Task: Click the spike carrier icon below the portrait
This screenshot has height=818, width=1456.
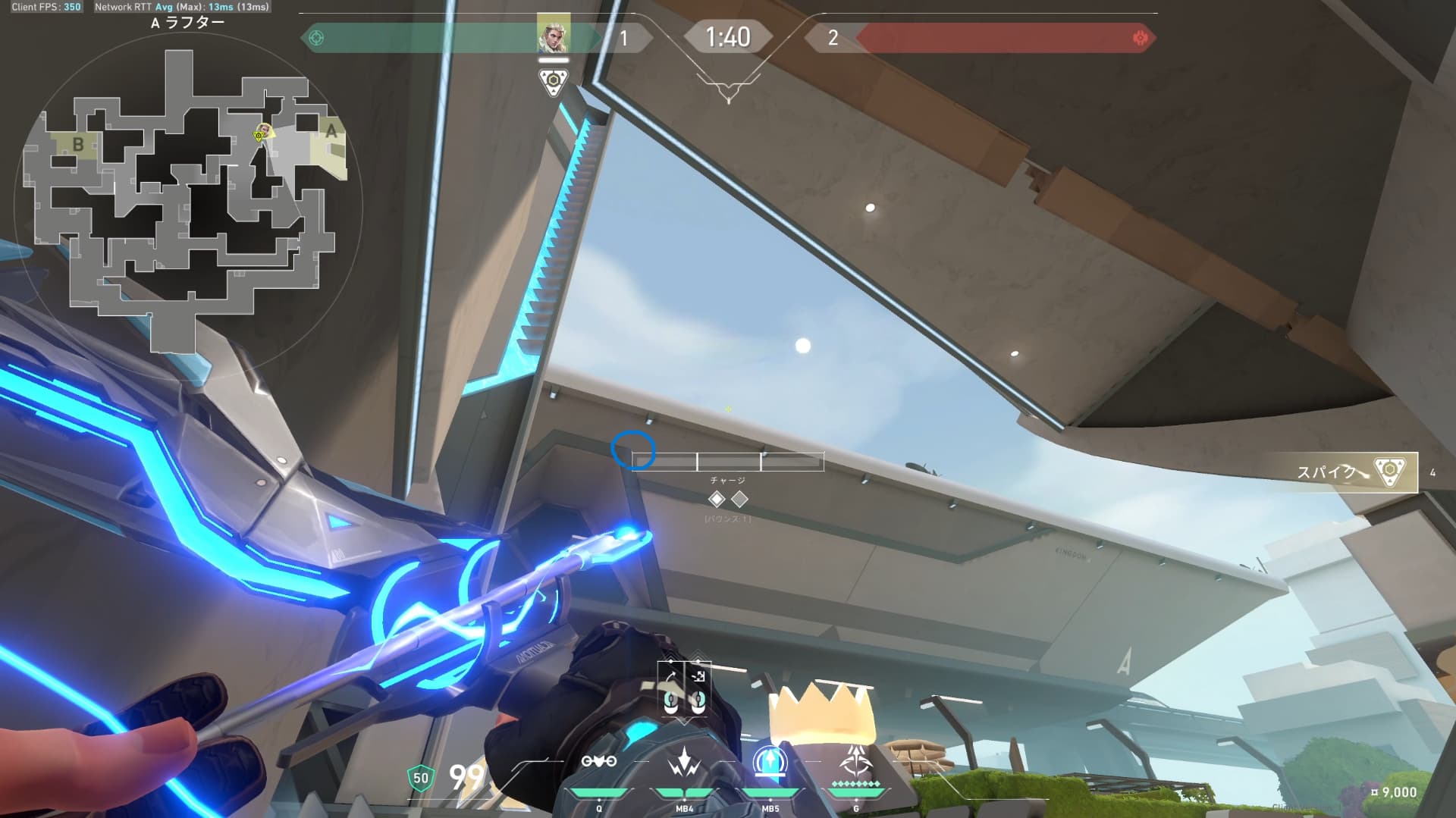Action: pyautogui.click(x=553, y=80)
